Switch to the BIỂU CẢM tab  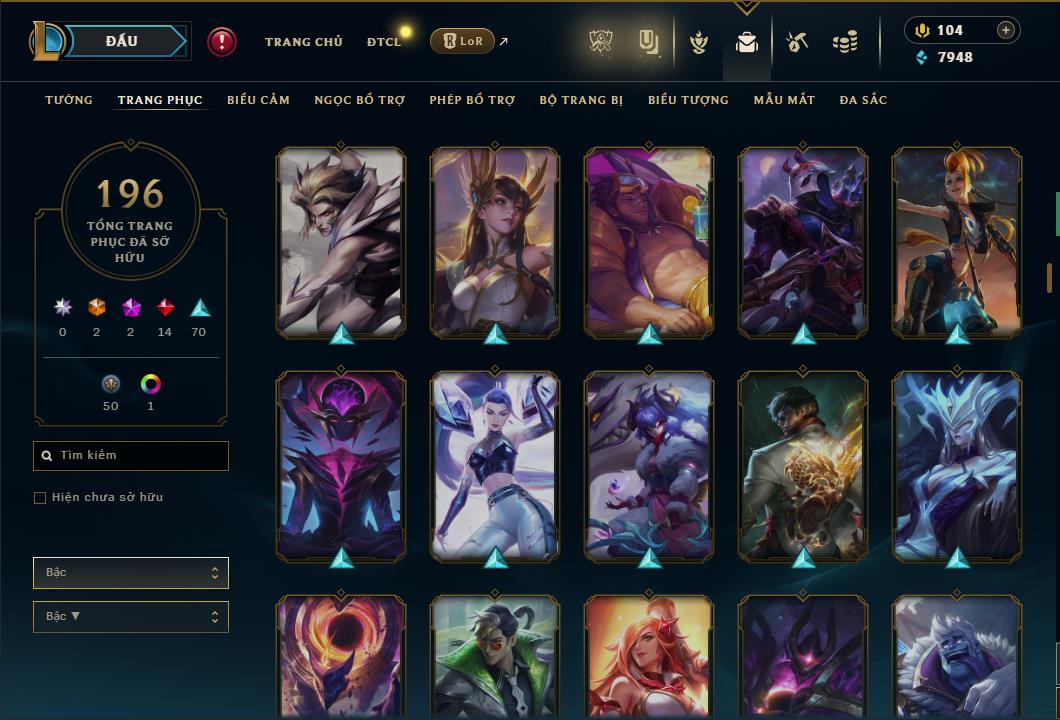point(258,100)
